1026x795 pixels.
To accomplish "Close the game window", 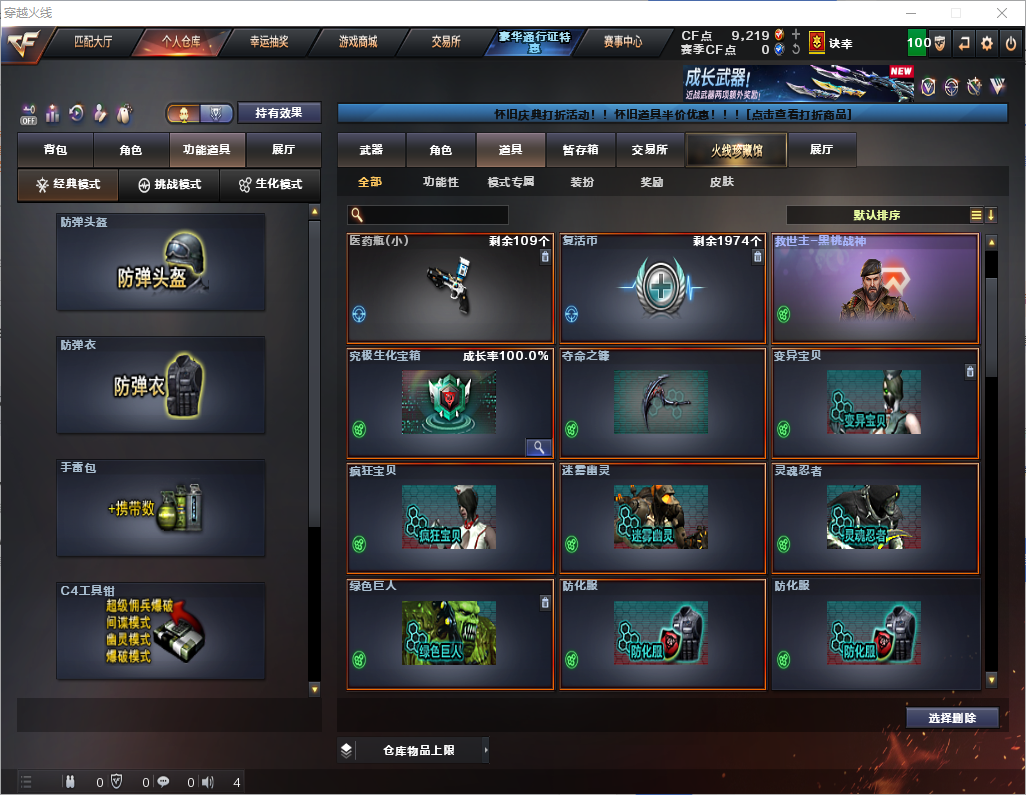I will click(x=1001, y=13).
